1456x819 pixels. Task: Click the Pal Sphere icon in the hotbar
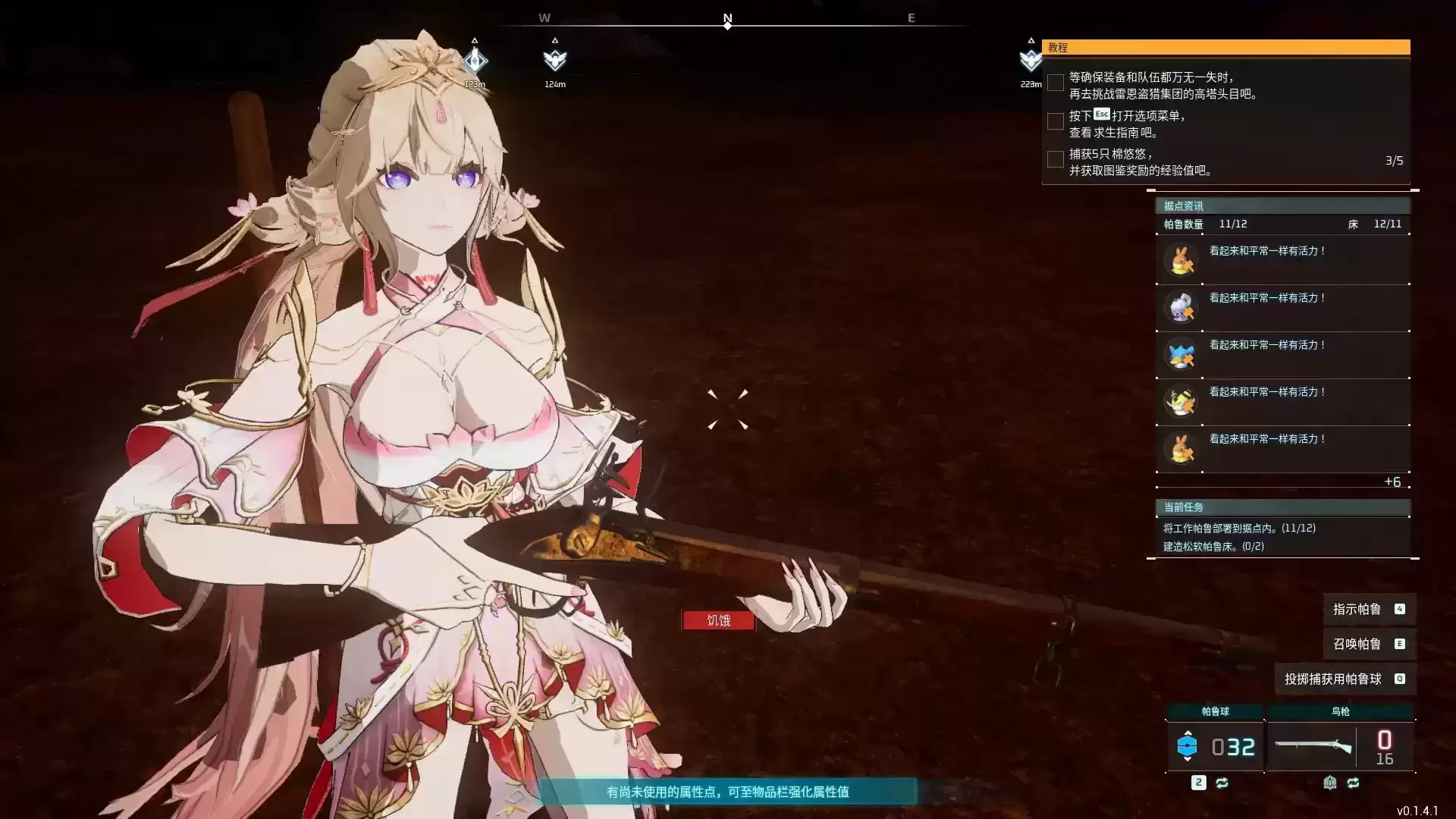pos(1188,745)
